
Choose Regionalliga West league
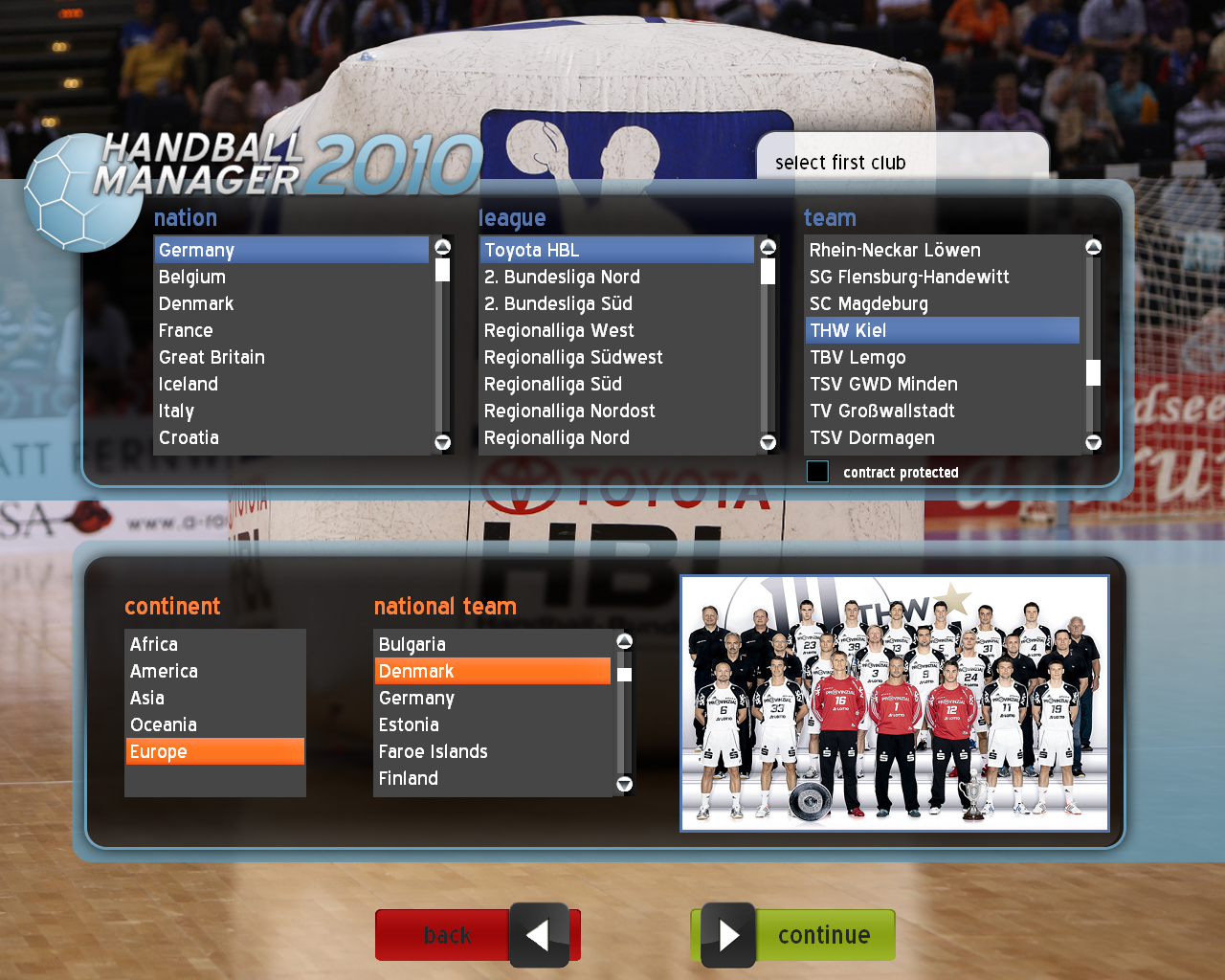pos(559,331)
